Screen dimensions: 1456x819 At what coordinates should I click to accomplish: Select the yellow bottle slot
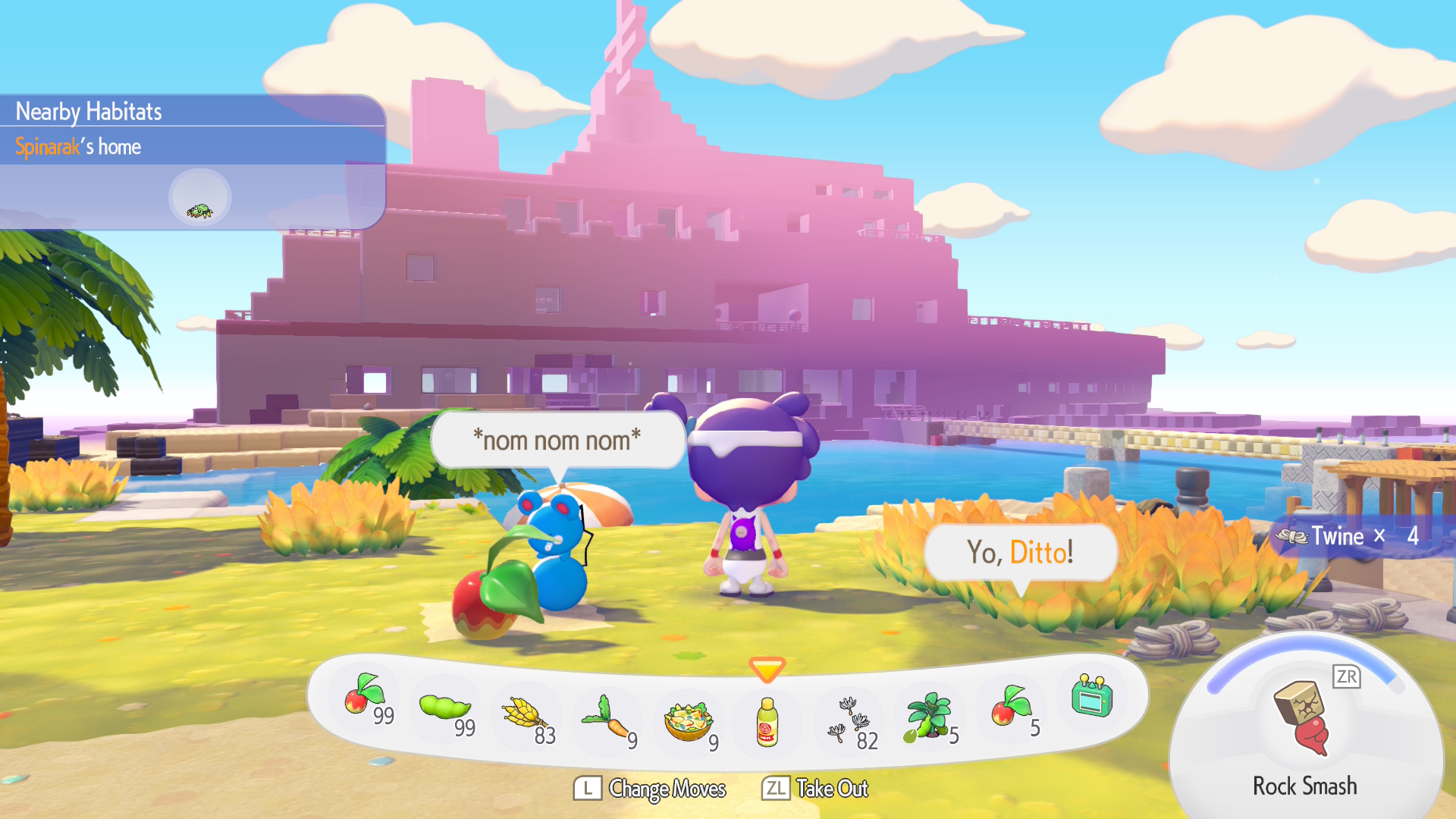[x=767, y=723]
